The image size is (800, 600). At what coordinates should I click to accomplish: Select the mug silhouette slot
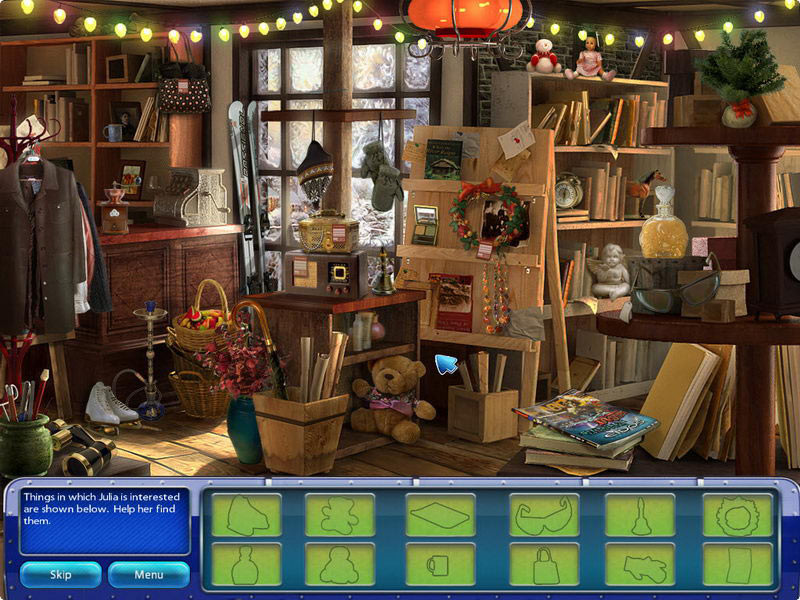[440, 565]
